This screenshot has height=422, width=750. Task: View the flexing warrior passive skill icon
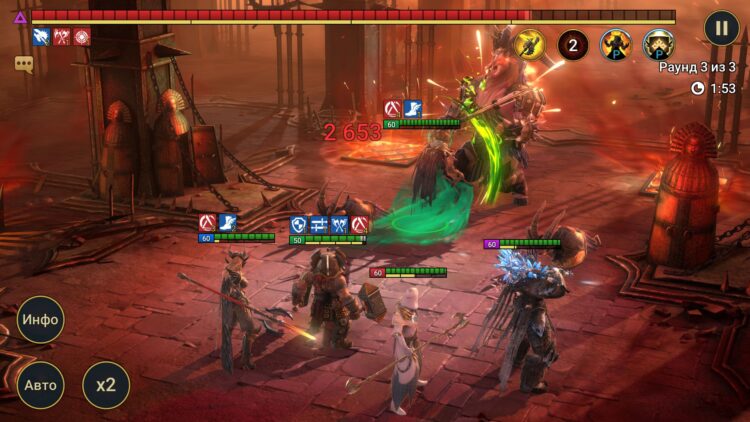click(x=615, y=44)
